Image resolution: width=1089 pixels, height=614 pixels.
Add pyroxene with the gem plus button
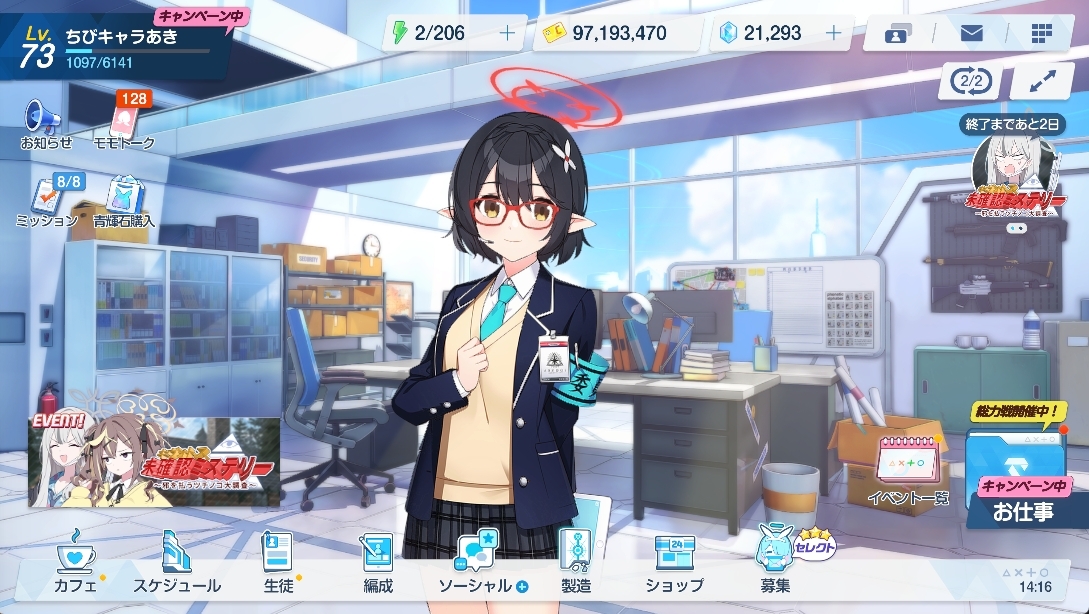[833, 33]
